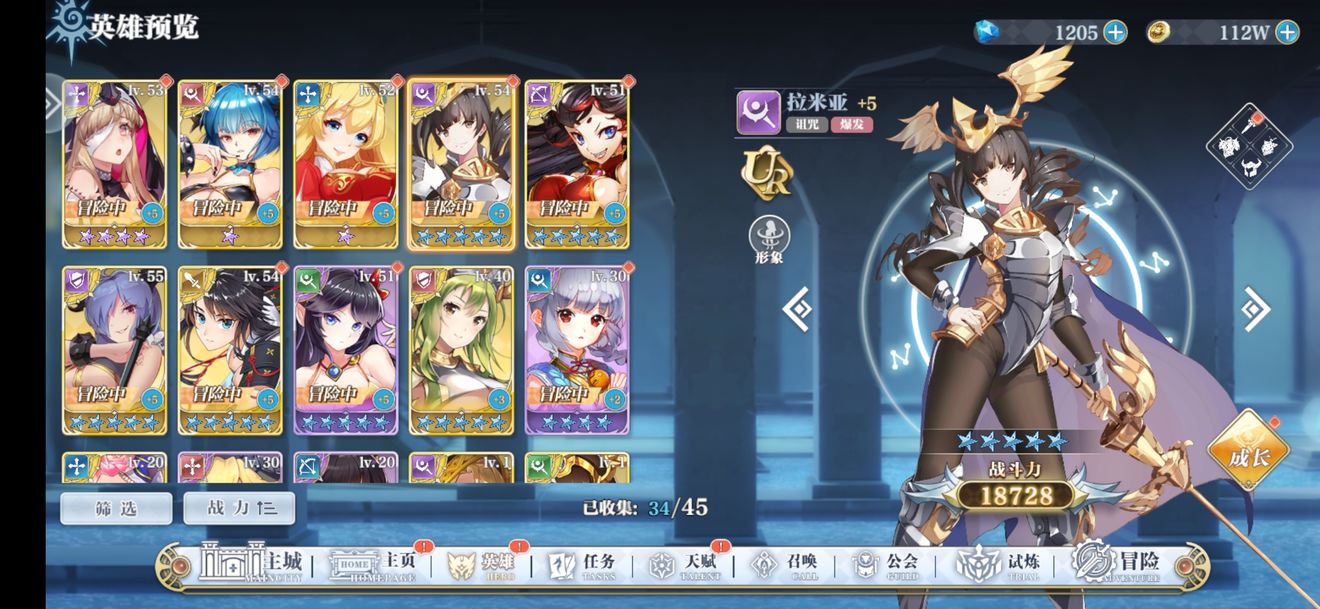The height and width of the screenshot is (609, 1320).
Task: Select the green-haired hero card lv.40
Action: coord(461,349)
